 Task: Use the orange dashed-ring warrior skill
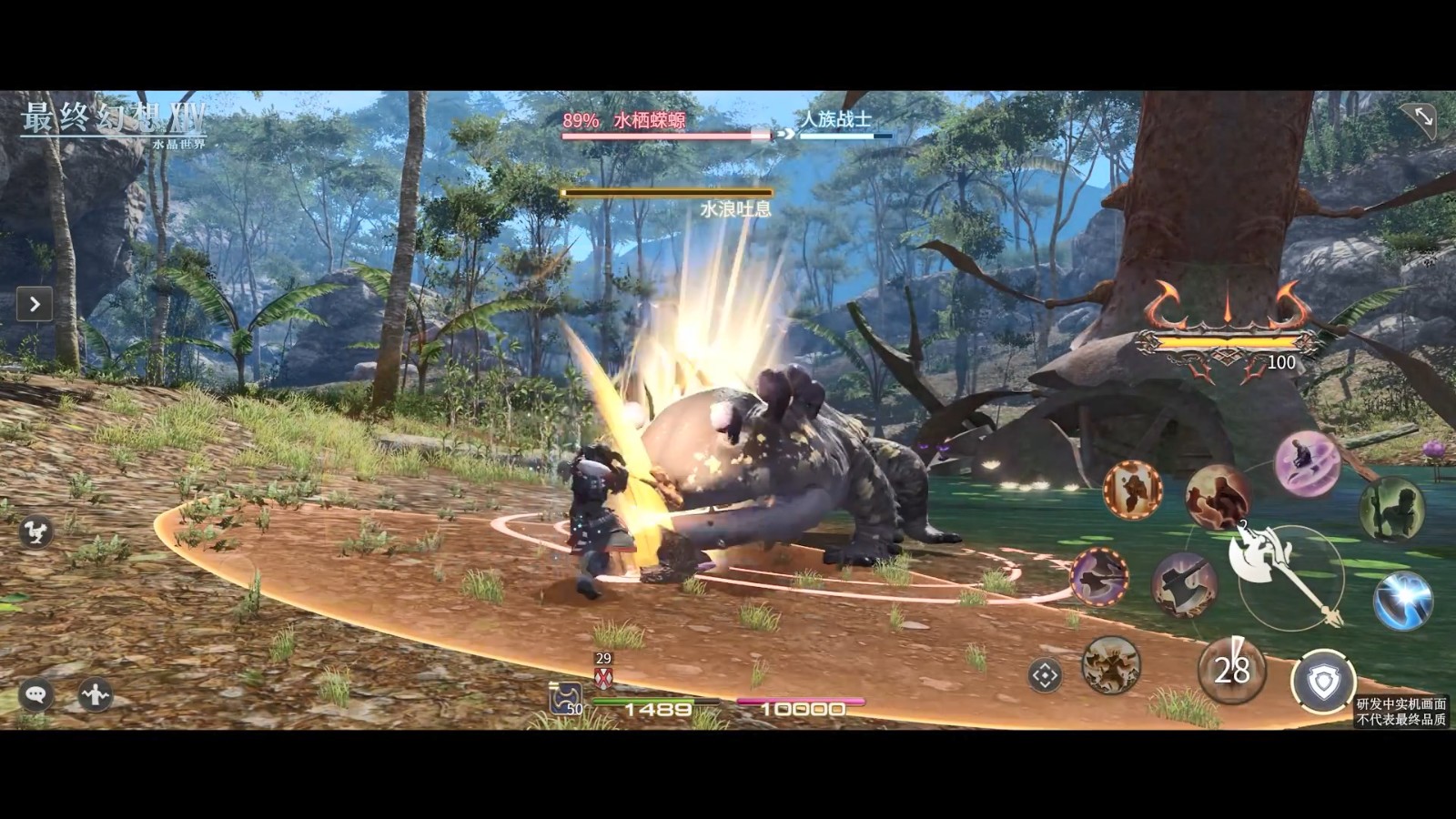coord(1133,490)
